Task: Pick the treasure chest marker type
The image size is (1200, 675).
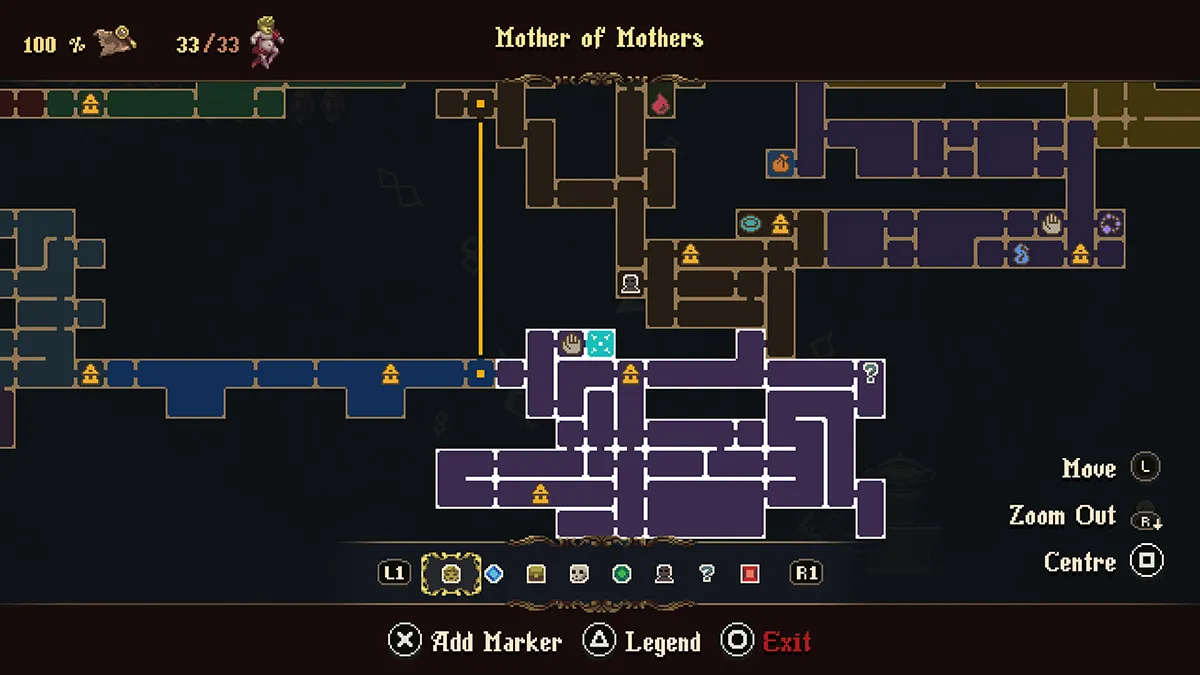Action: point(536,574)
